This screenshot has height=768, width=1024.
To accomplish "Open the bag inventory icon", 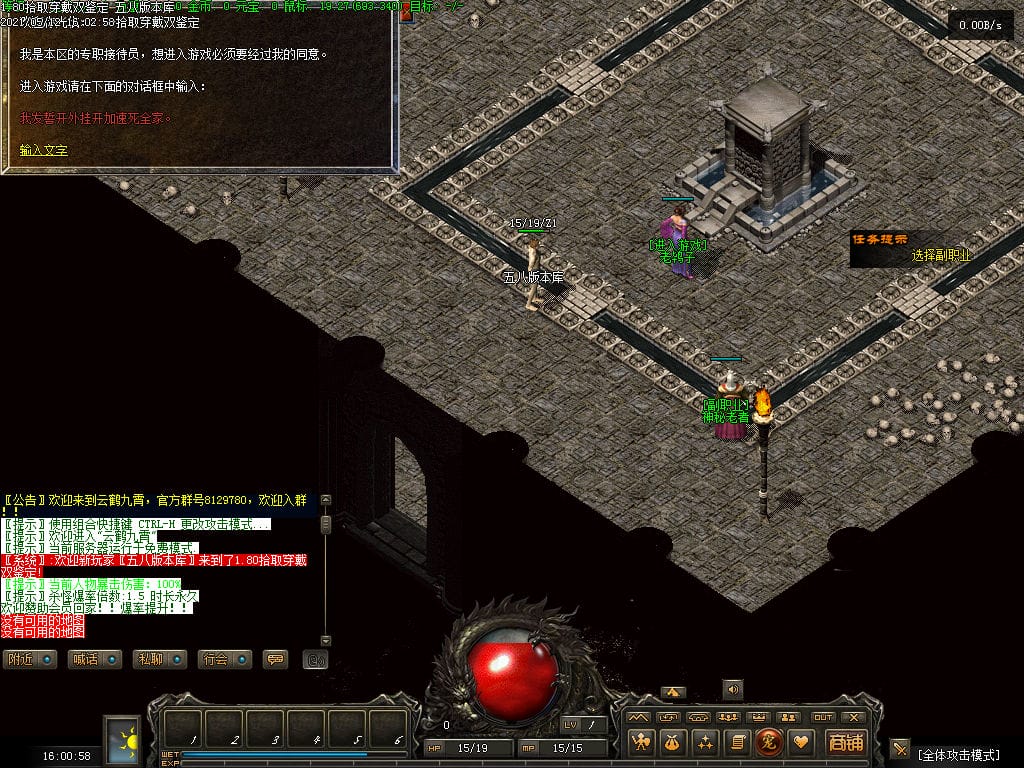I will point(673,742).
